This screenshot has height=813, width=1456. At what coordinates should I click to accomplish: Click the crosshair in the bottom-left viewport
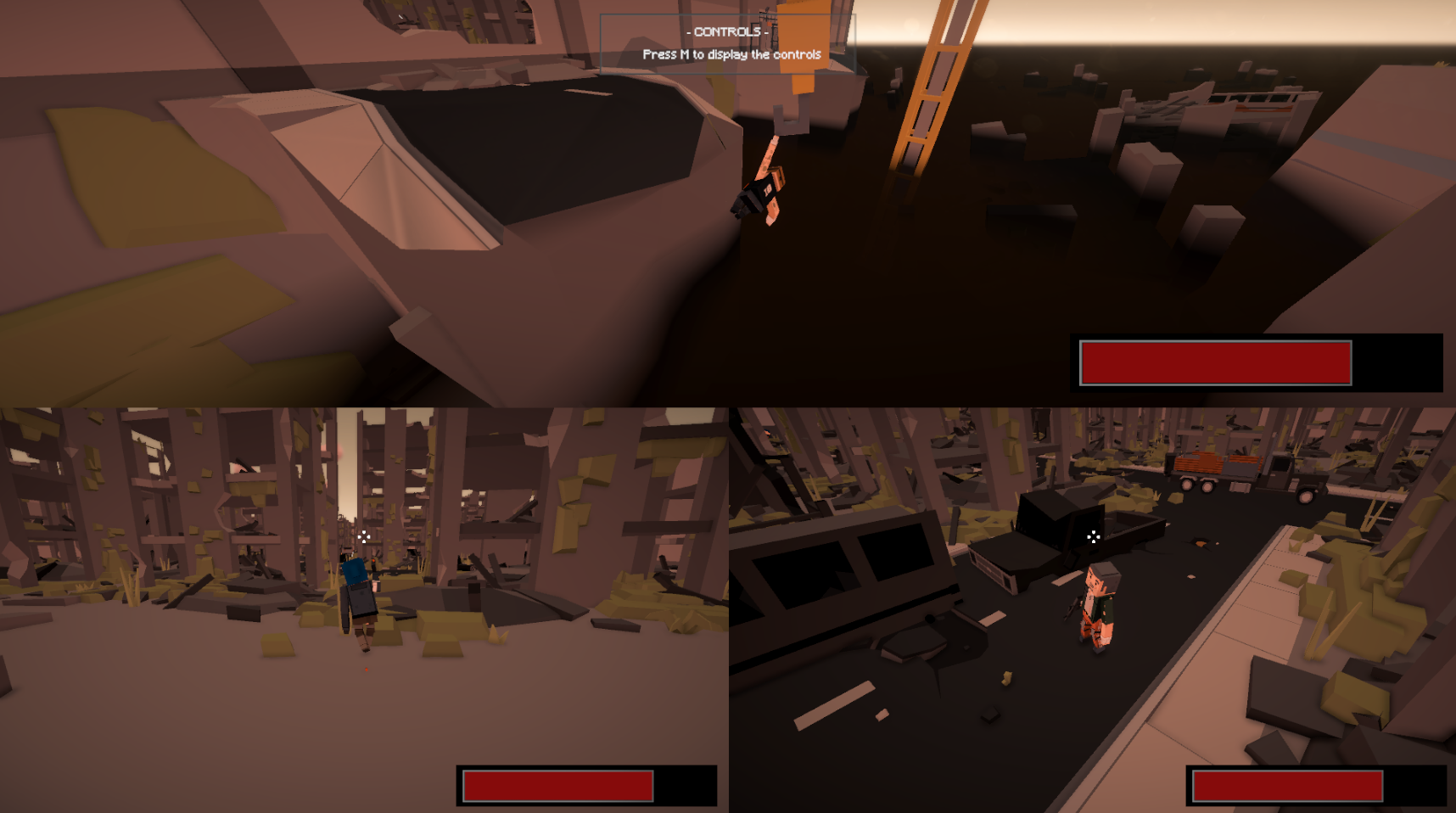[x=365, y=536]
